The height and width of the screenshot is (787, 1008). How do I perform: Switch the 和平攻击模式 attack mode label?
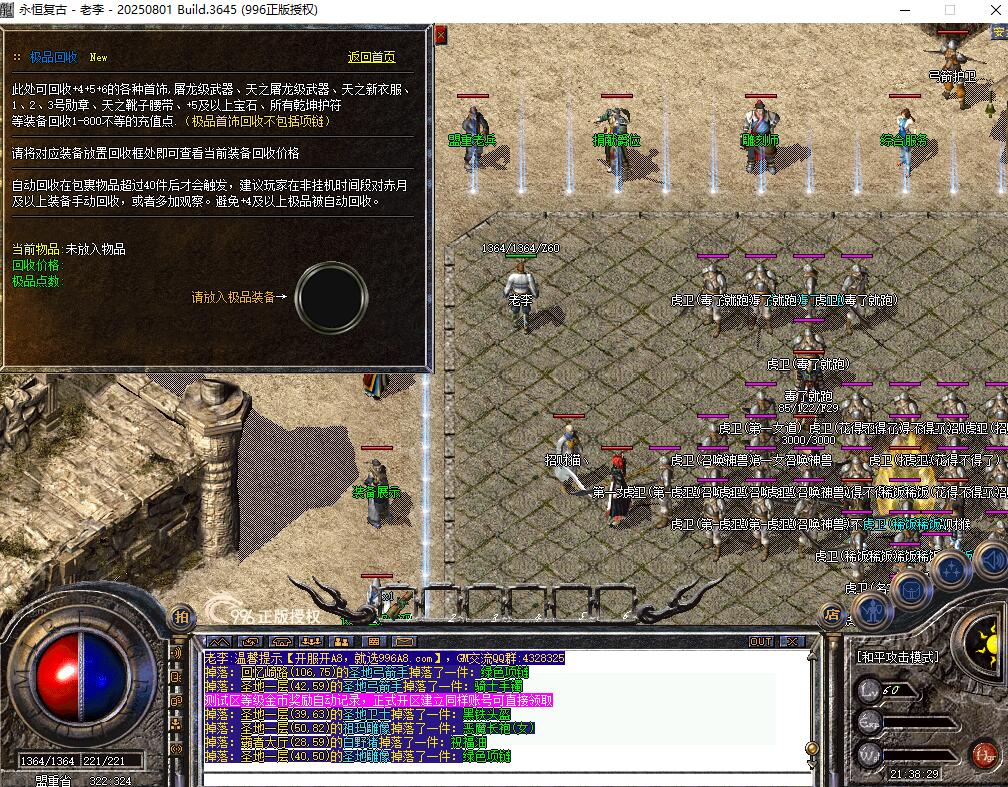(x=897, y=657)
